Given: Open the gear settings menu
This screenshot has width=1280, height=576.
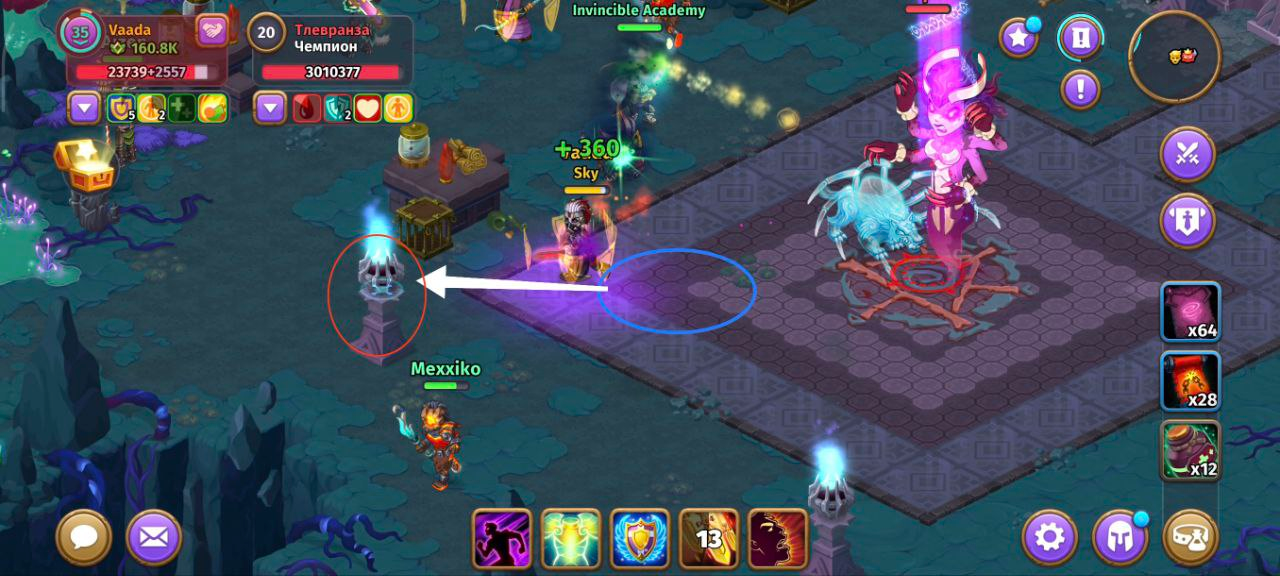Looking at the screenshot, I should [1049, 538].
